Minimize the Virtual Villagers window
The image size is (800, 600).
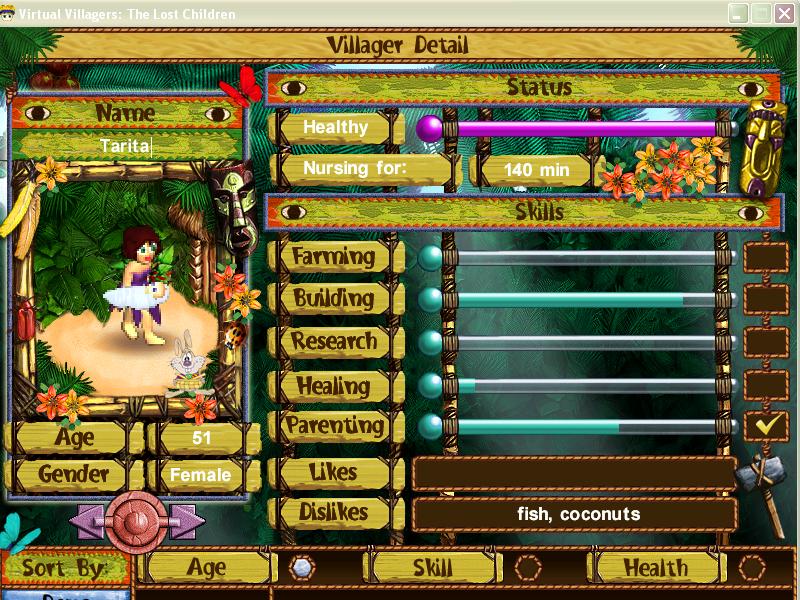tap(738, 14)
